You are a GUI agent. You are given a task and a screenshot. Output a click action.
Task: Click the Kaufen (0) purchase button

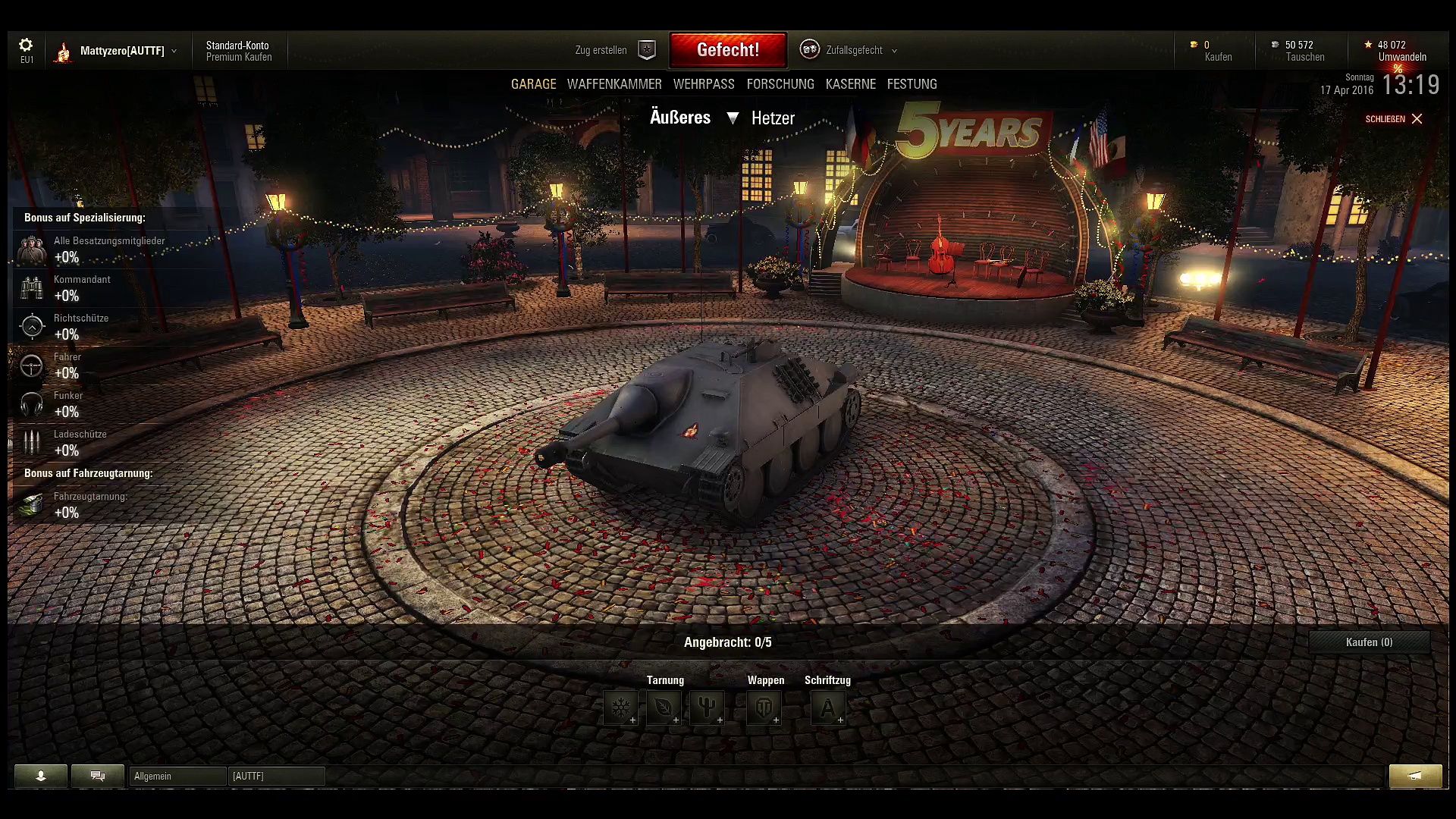(x=1369, y=642)
